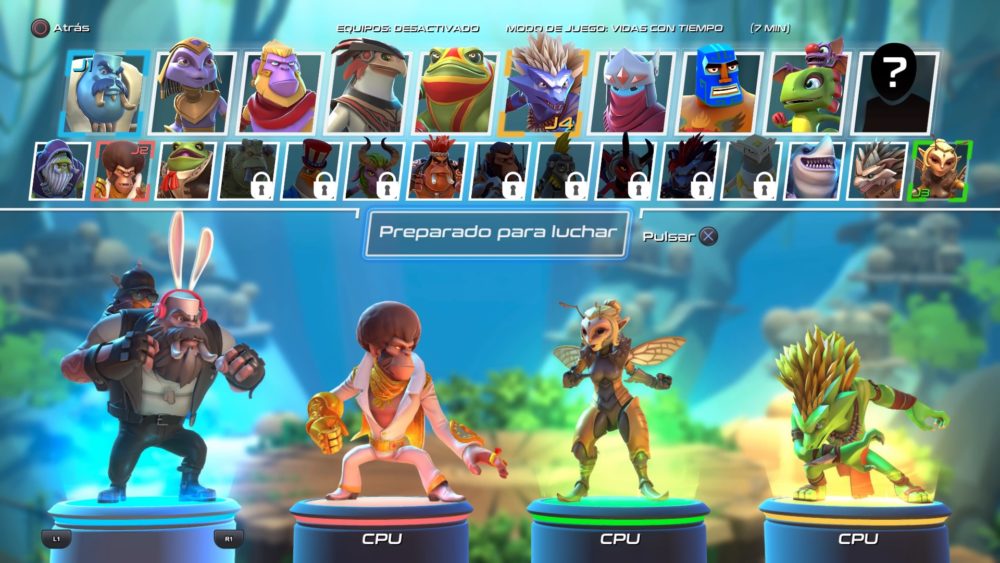The height and width of the screenshot is (563, 1000).
Task: Select the bee character with green frame
Action: click(940, 171)
